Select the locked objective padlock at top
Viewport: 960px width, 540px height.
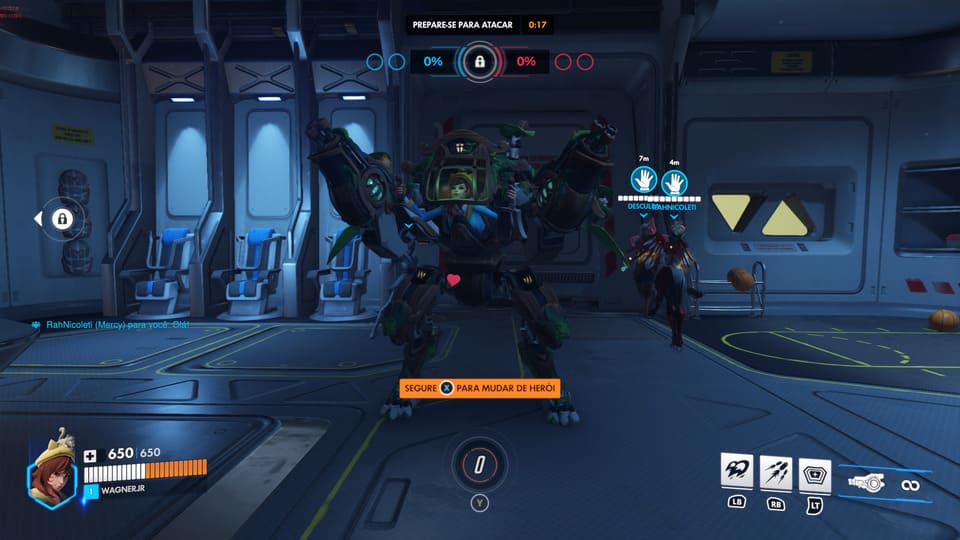click(x=480, y=62)
